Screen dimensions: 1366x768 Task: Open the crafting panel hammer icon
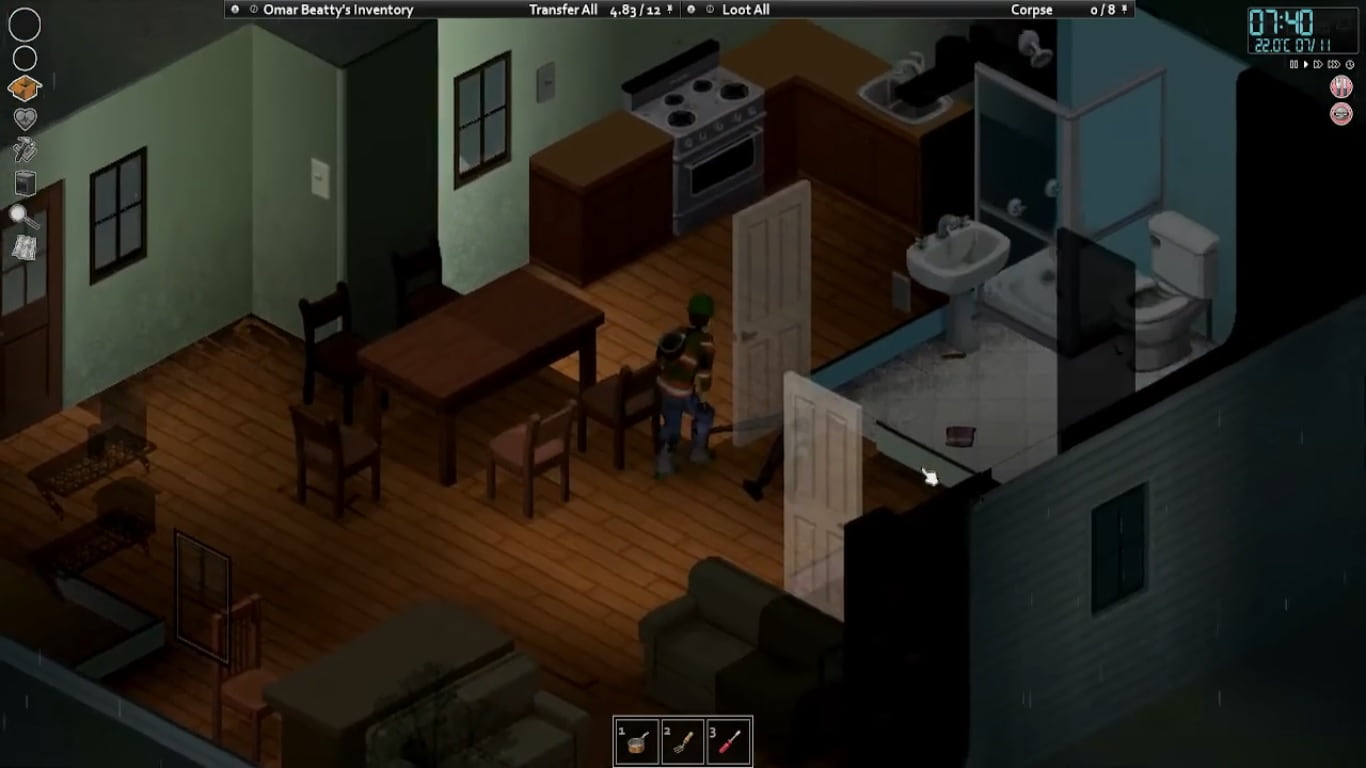[x=23, y=148]
